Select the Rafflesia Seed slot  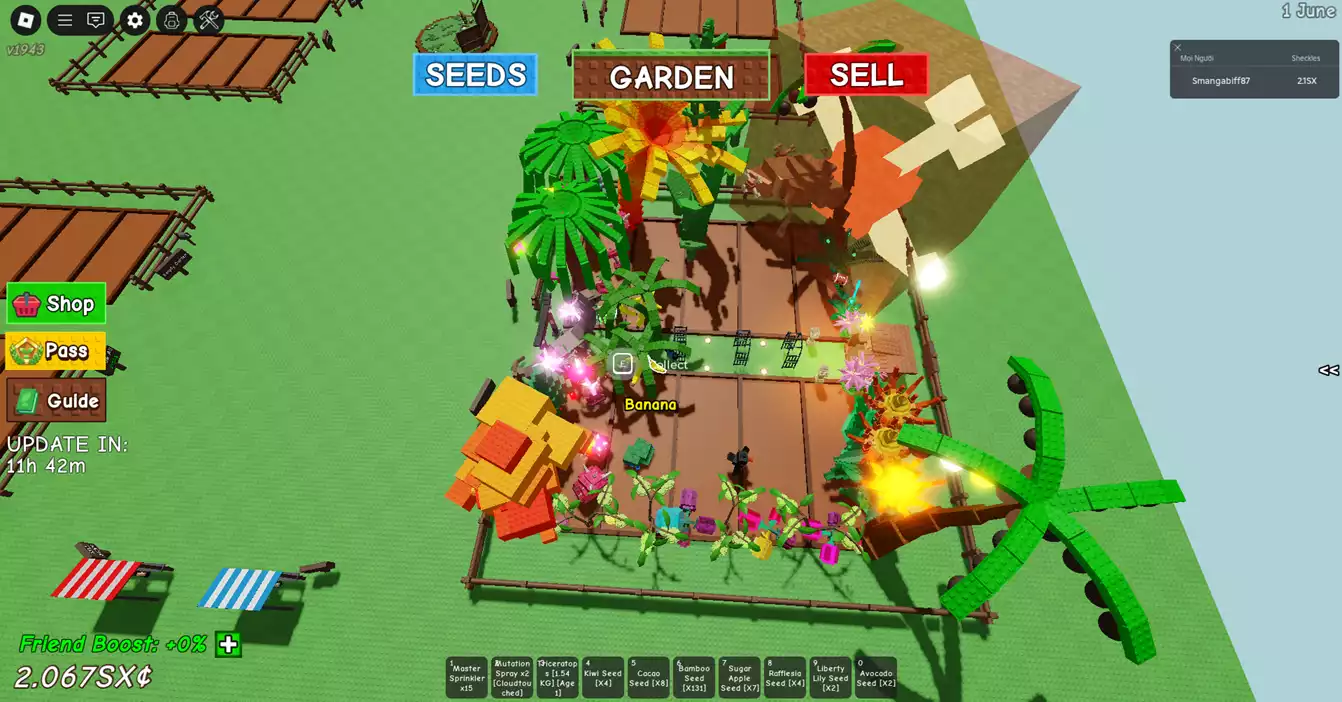click(785, 677)
